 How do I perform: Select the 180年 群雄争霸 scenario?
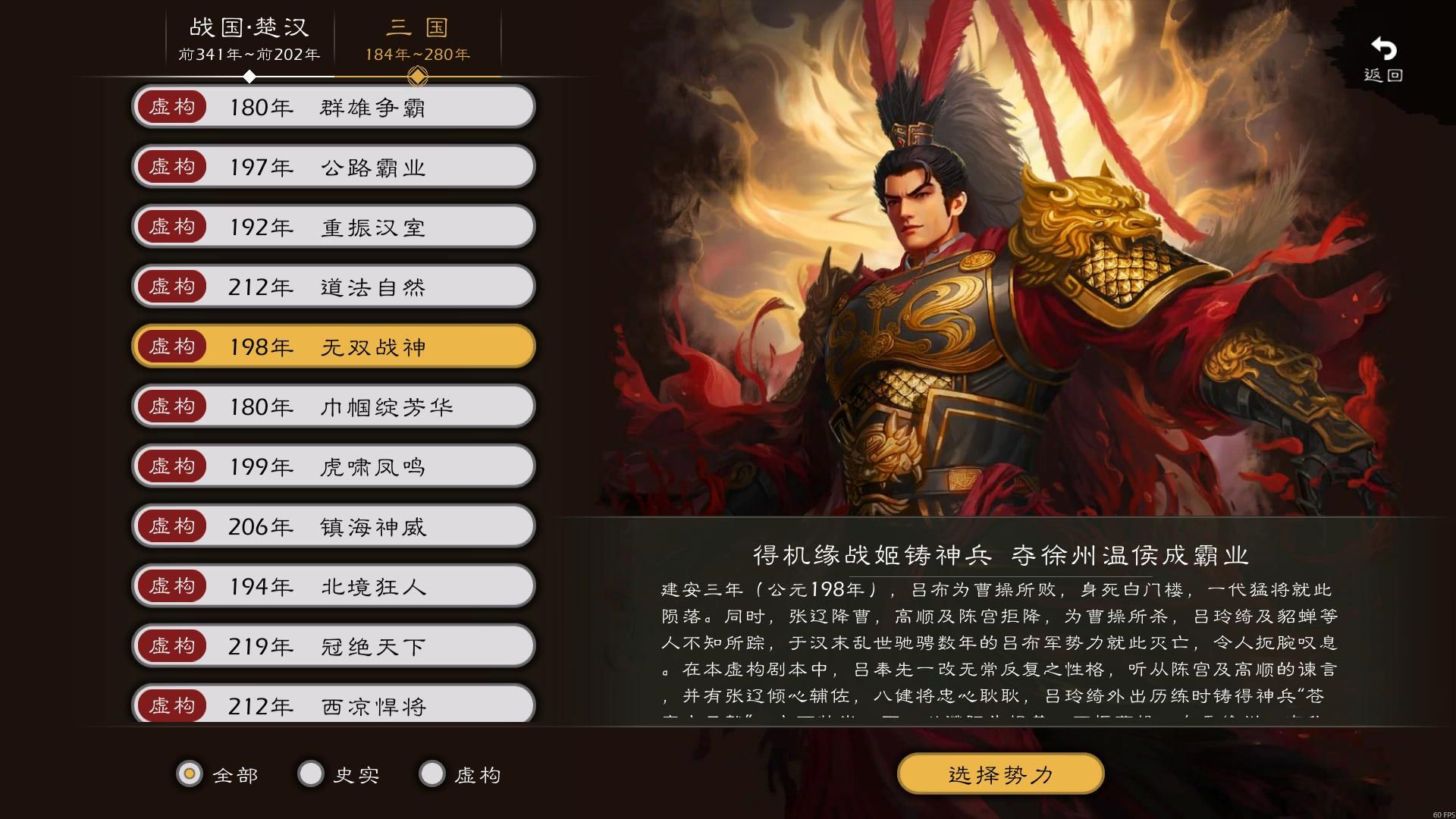(334, 107)
